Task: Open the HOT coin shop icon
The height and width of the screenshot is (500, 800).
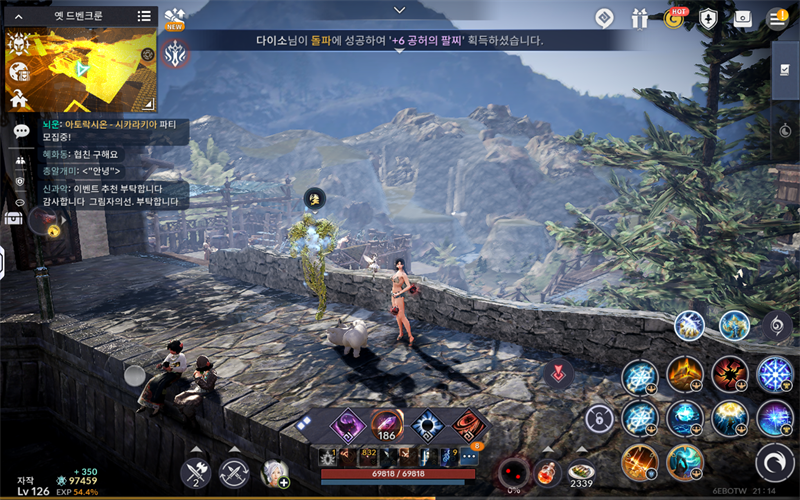Action: pos(675,18)
